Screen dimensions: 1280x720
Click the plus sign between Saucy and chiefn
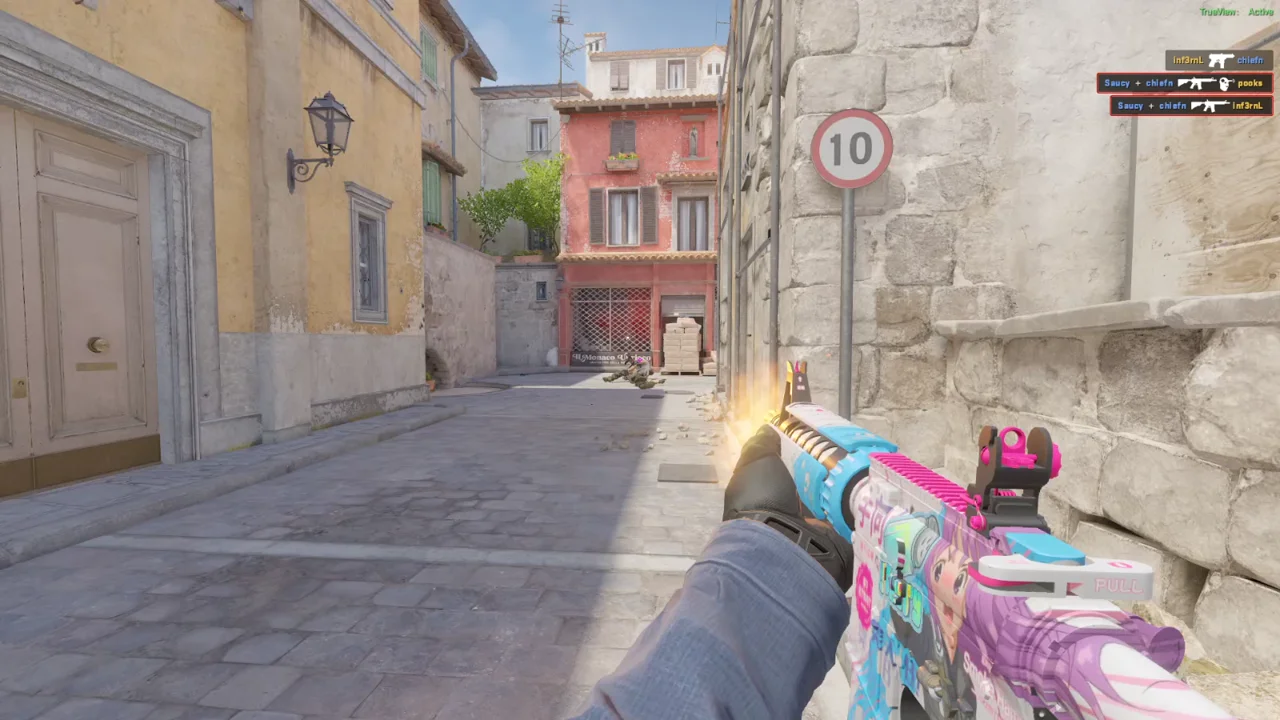(x=1137, y=83)
